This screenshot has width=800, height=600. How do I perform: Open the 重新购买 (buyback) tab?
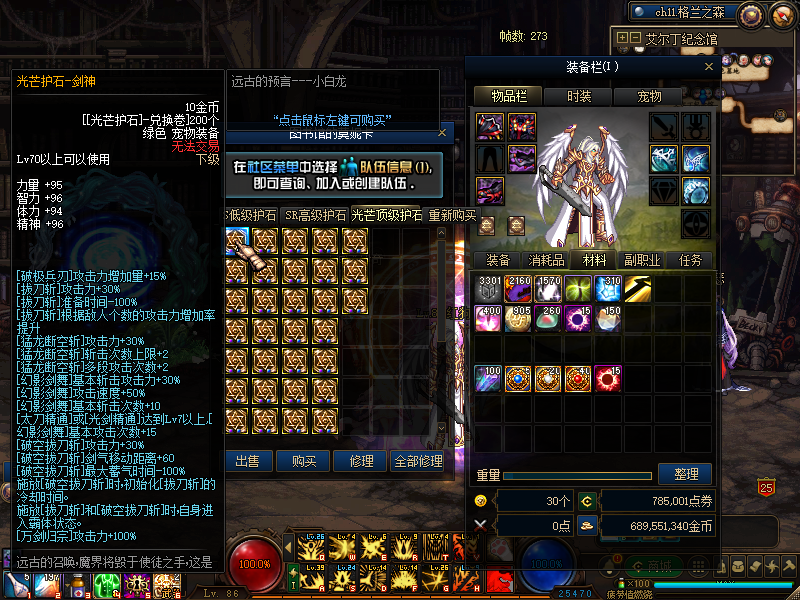(x=451, y=215)
